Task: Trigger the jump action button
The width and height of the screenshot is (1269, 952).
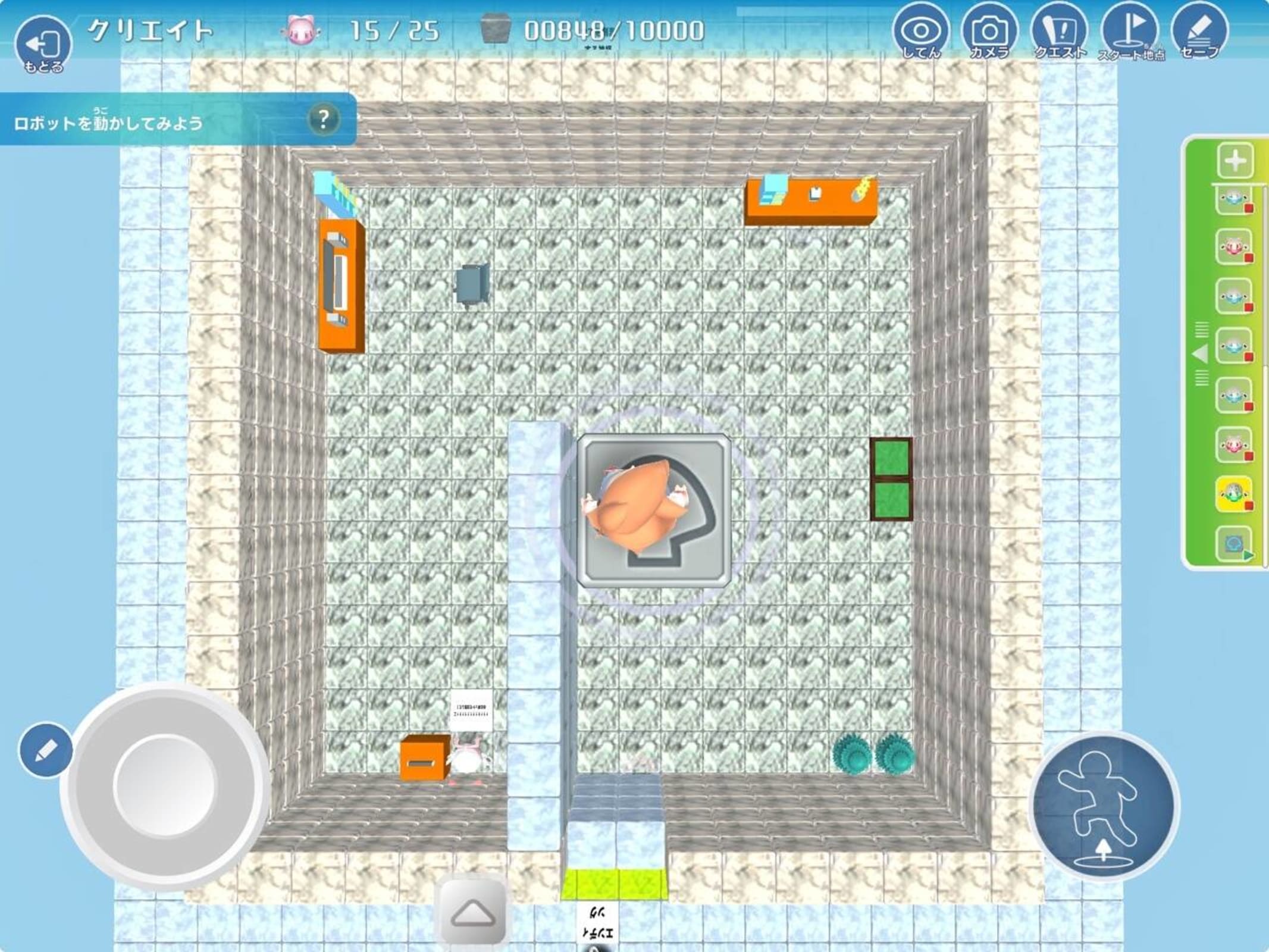Action: point(1104,806)
